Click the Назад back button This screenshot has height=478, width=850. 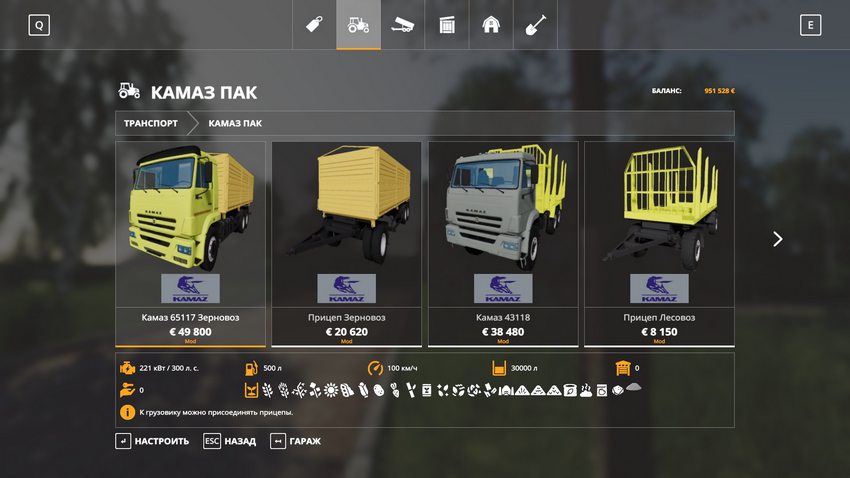pos(229,441)
